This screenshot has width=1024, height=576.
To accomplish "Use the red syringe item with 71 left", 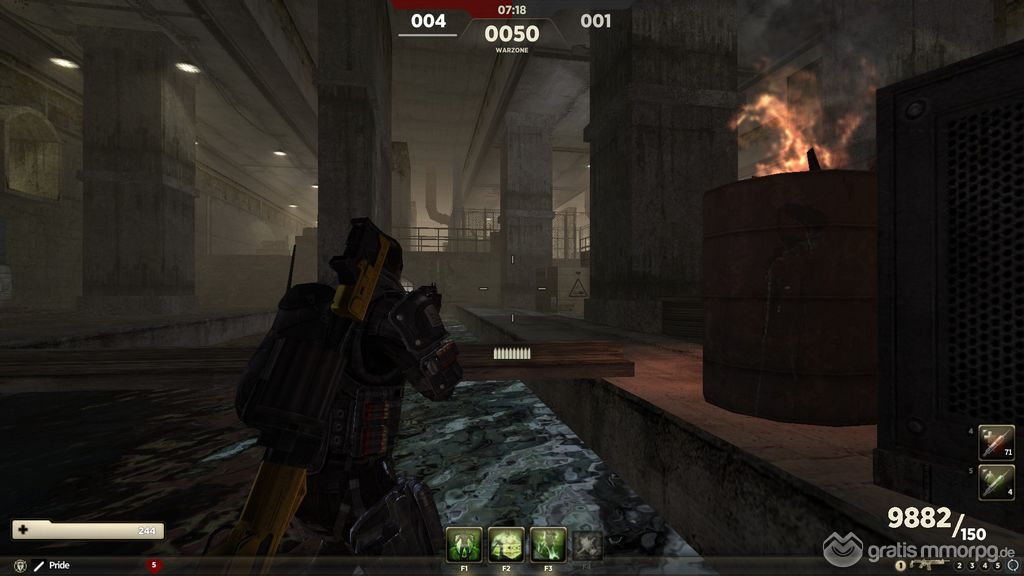I will tap(996, 443).
